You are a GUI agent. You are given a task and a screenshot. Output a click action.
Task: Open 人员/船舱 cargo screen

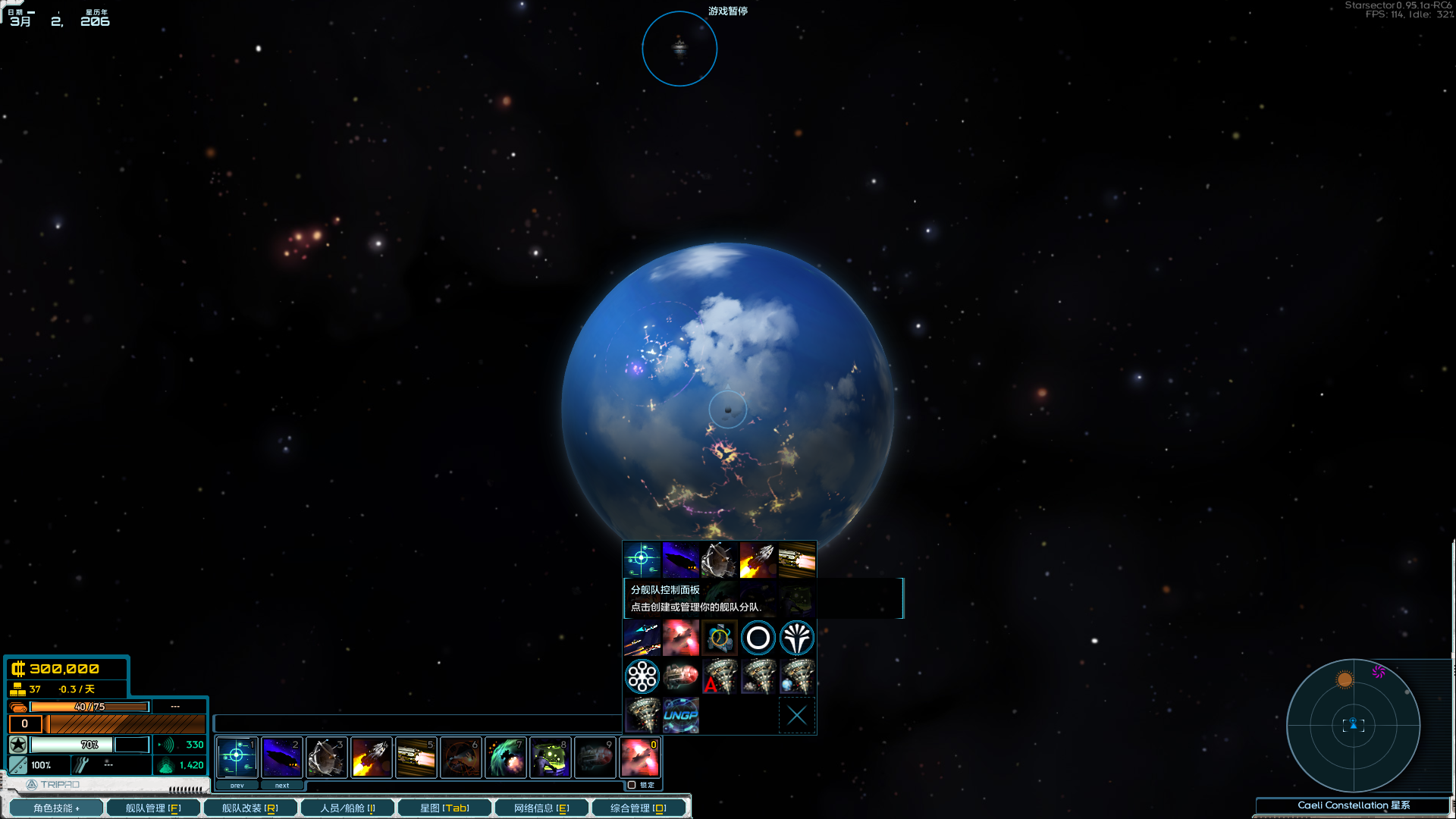(347, 808)
